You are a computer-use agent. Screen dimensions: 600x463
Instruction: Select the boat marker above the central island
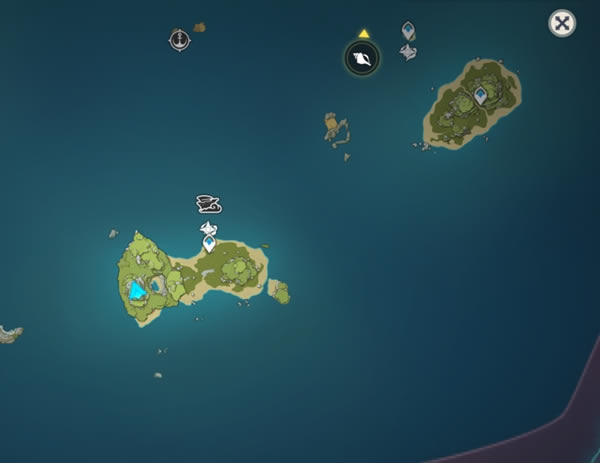(x=208, y=204)
